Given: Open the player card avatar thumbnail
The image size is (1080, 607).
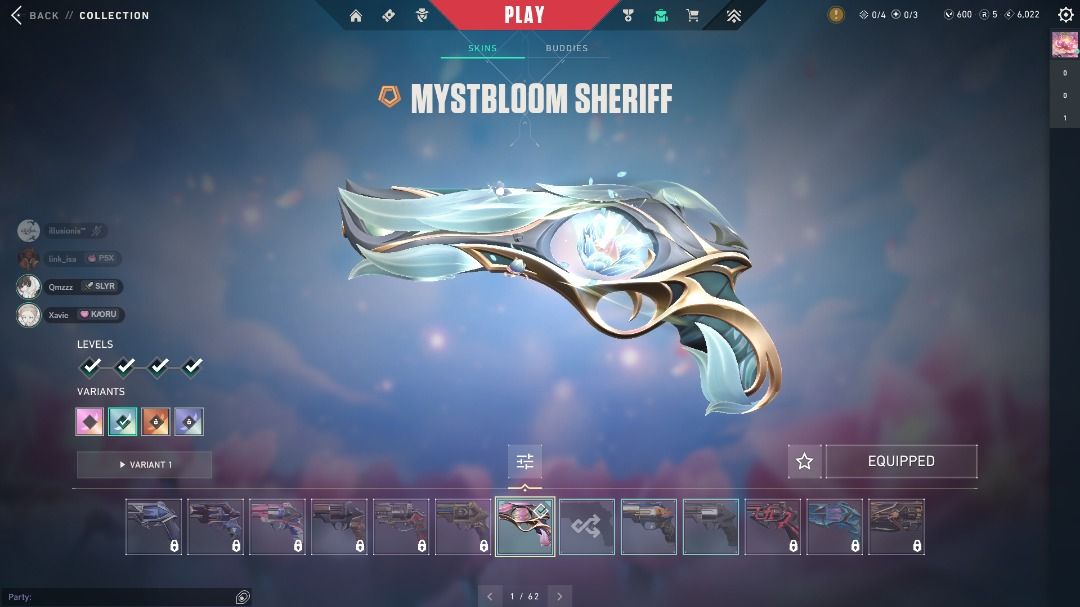Looking at the screenshot, I should coord(1064,44).
